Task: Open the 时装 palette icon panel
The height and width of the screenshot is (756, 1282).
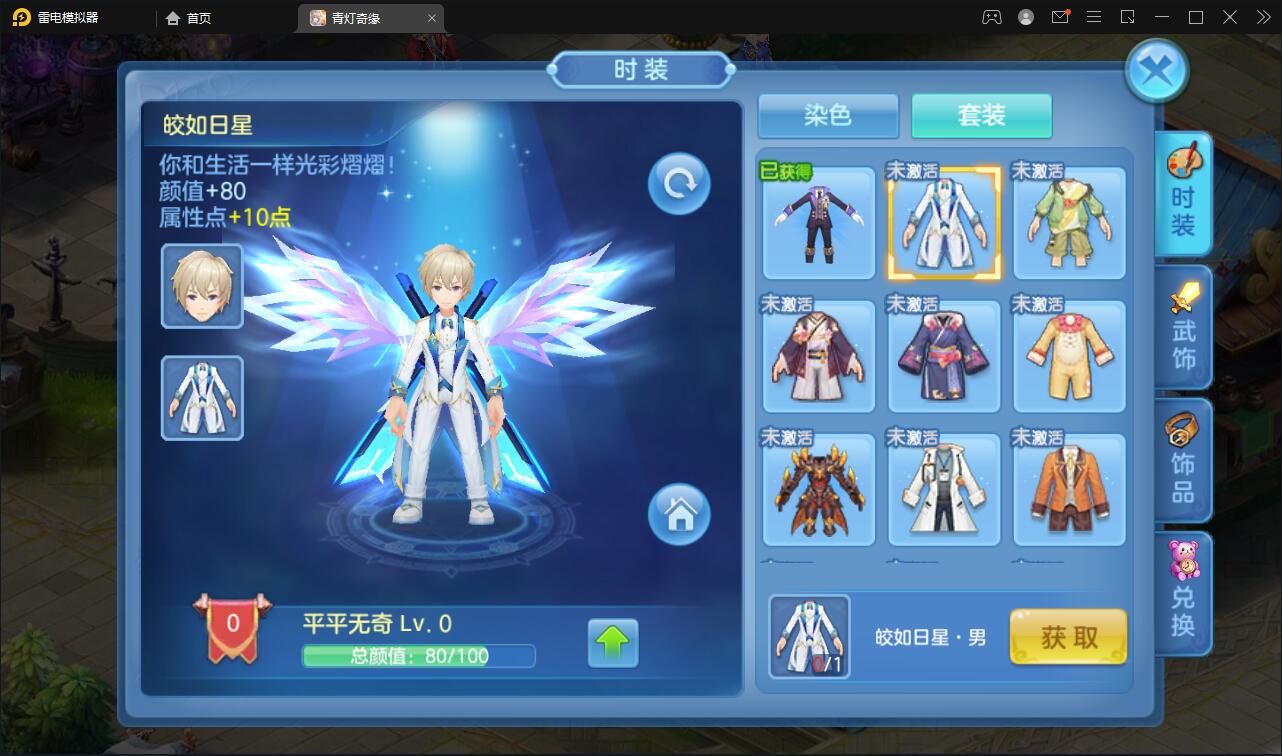Action: 1184,193
